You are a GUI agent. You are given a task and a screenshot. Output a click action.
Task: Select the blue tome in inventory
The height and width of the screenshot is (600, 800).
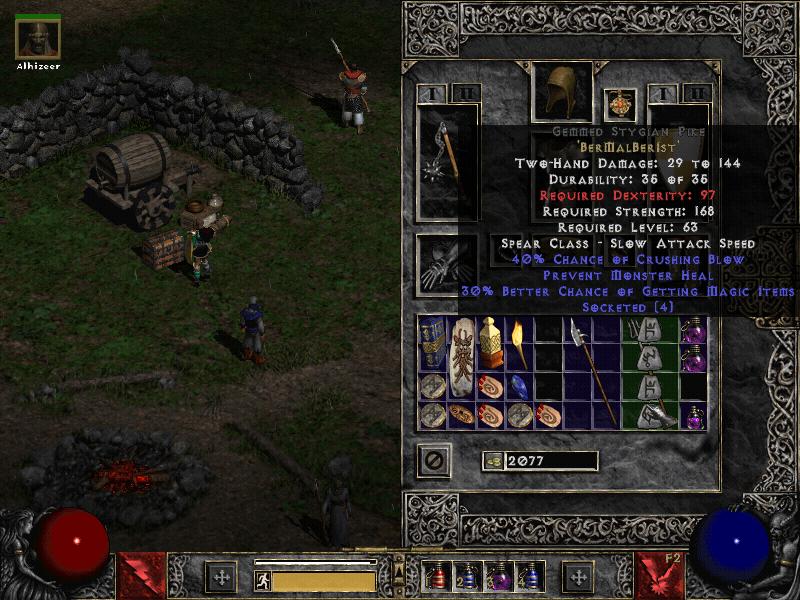432,343
